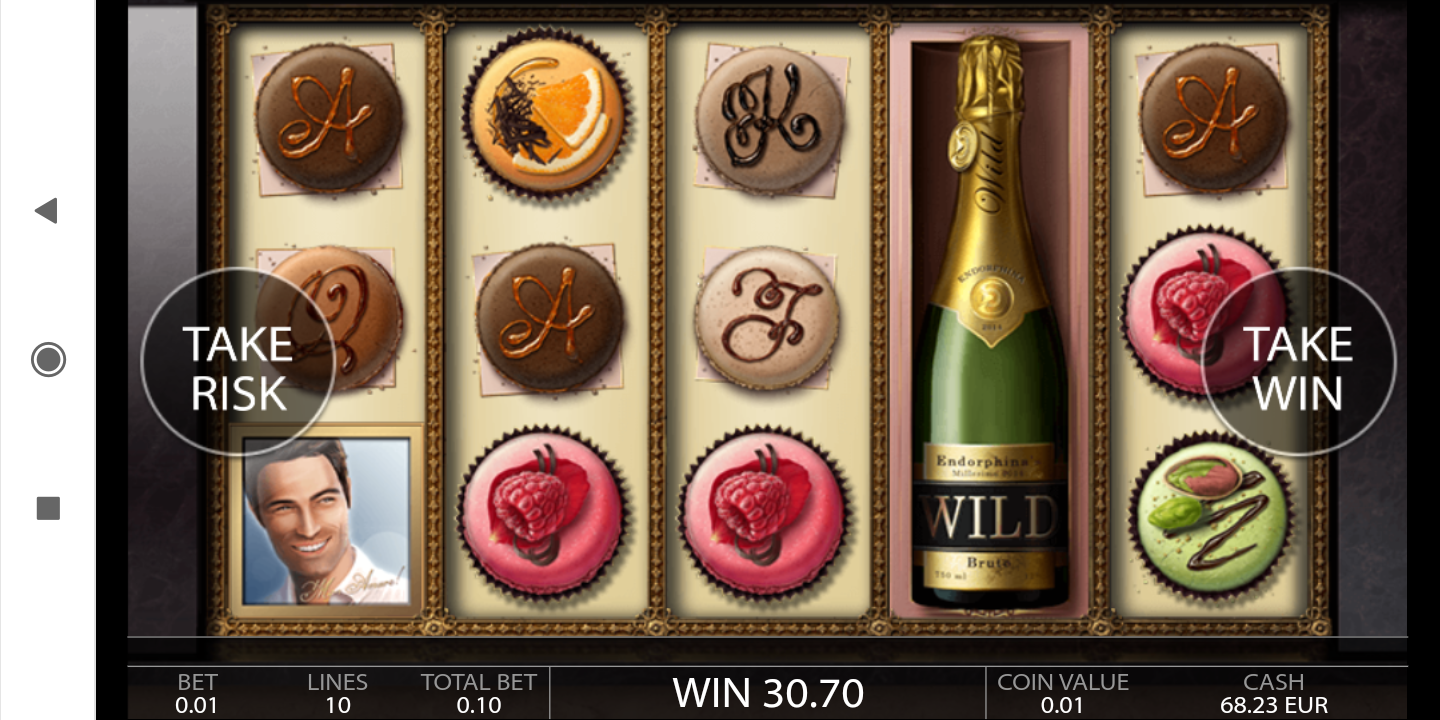The width and height of the screenshot is (1440, 720).
Task: Tap the Android home circle button
Action: pyautogui.click(x=48, y=359)
